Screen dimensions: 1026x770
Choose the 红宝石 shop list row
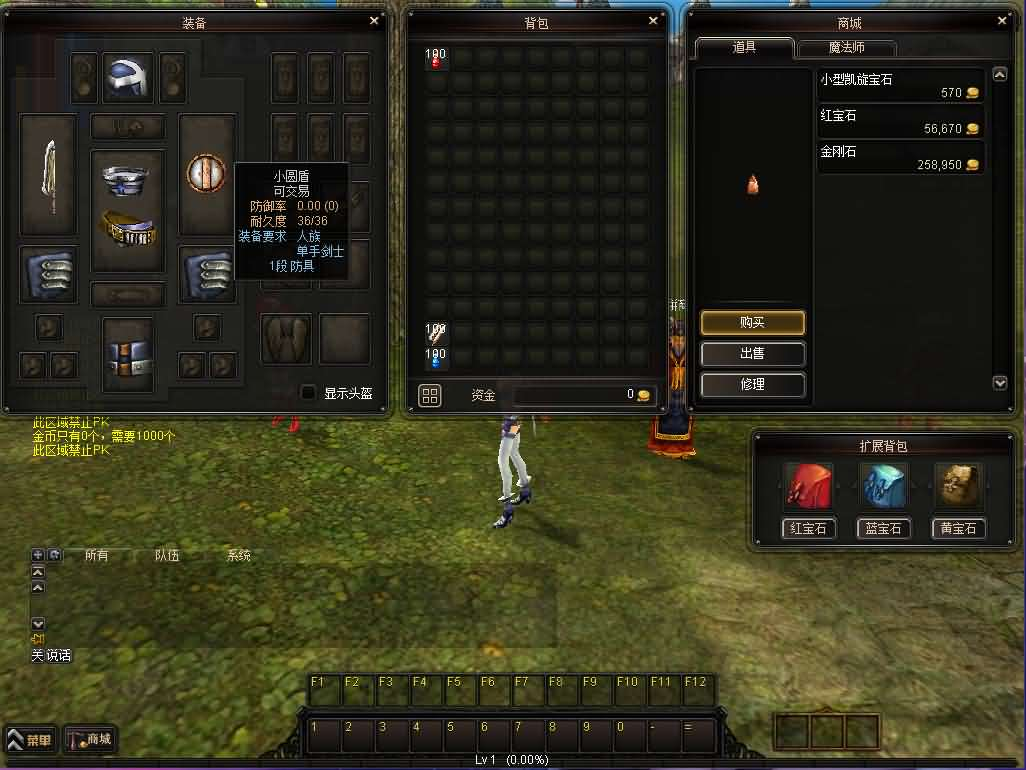pos(900,122)
